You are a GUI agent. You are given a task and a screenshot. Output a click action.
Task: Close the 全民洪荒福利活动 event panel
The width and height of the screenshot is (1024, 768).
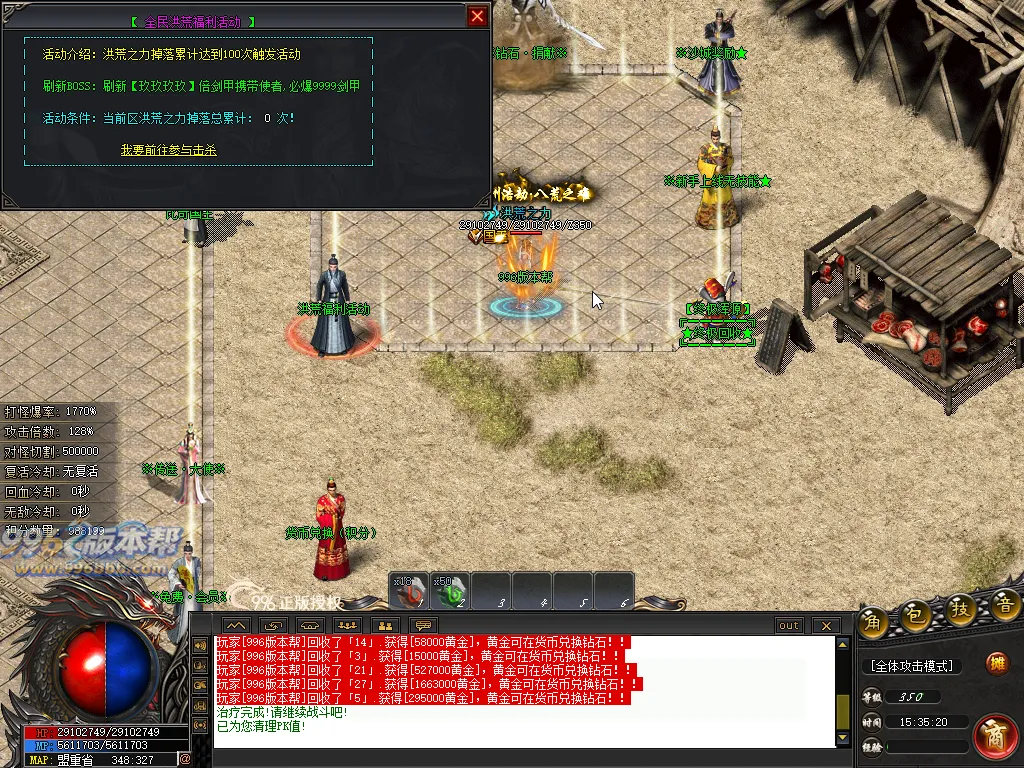pyautogui.click(x=478, y=16)
